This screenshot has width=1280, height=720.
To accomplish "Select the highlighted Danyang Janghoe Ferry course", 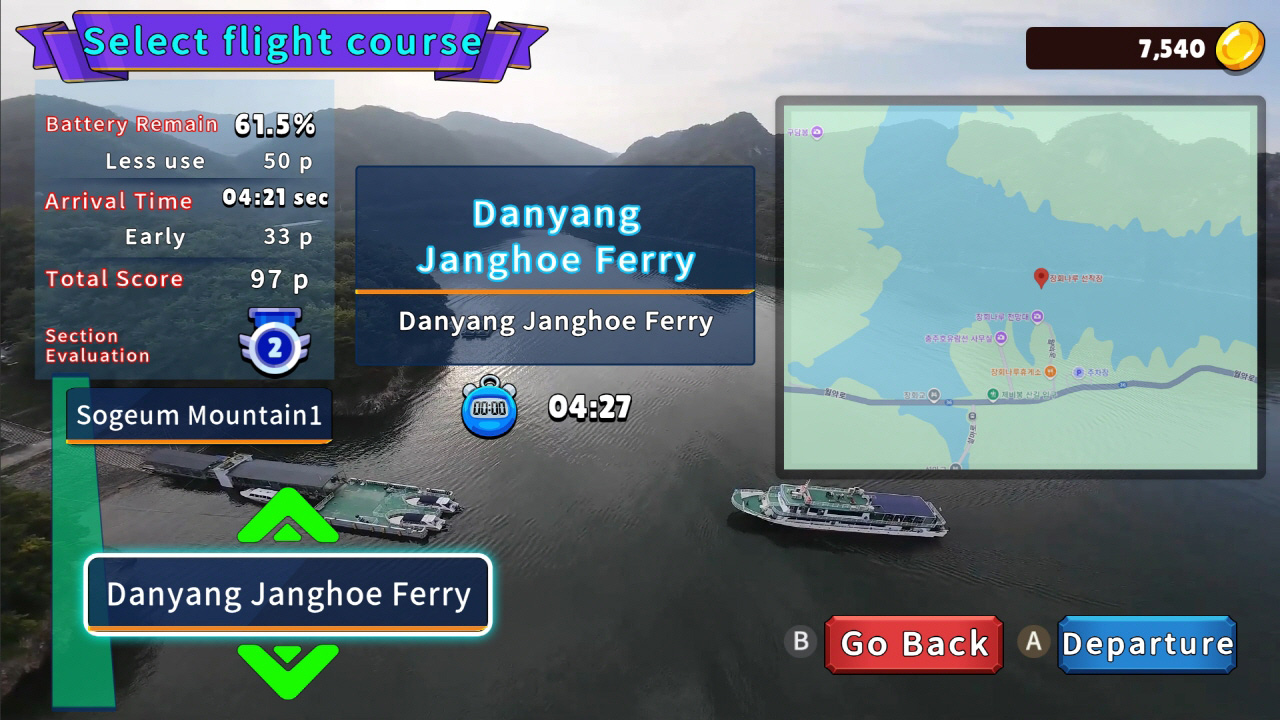I will [288, 594].
